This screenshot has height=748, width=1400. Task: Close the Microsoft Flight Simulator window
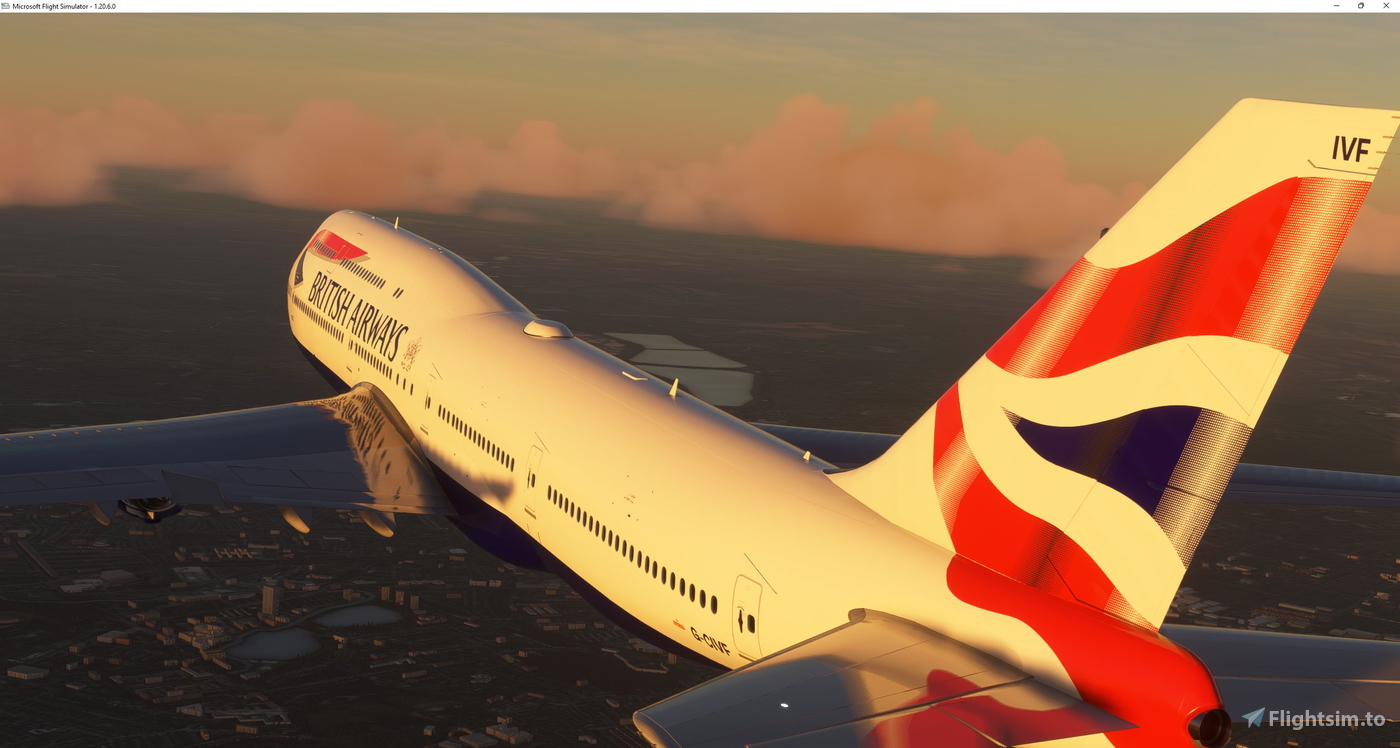(1386, 5)
